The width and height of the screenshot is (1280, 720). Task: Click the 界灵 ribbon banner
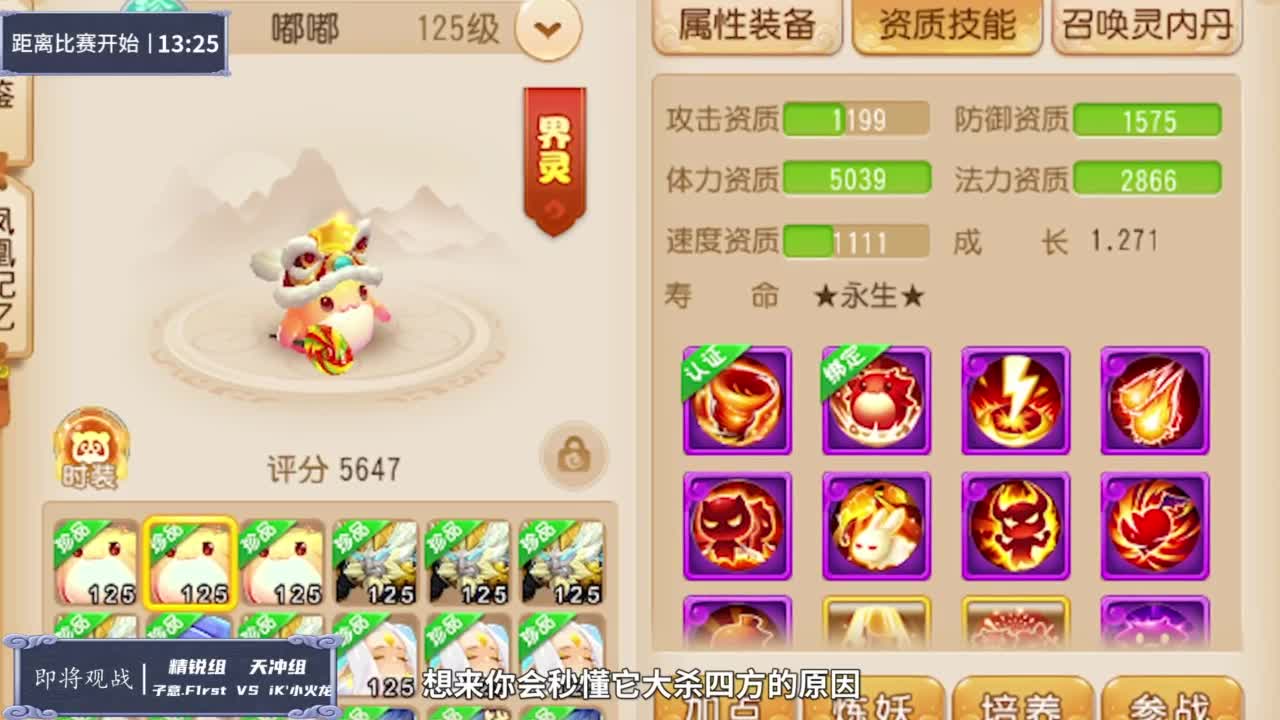point(551,150)
